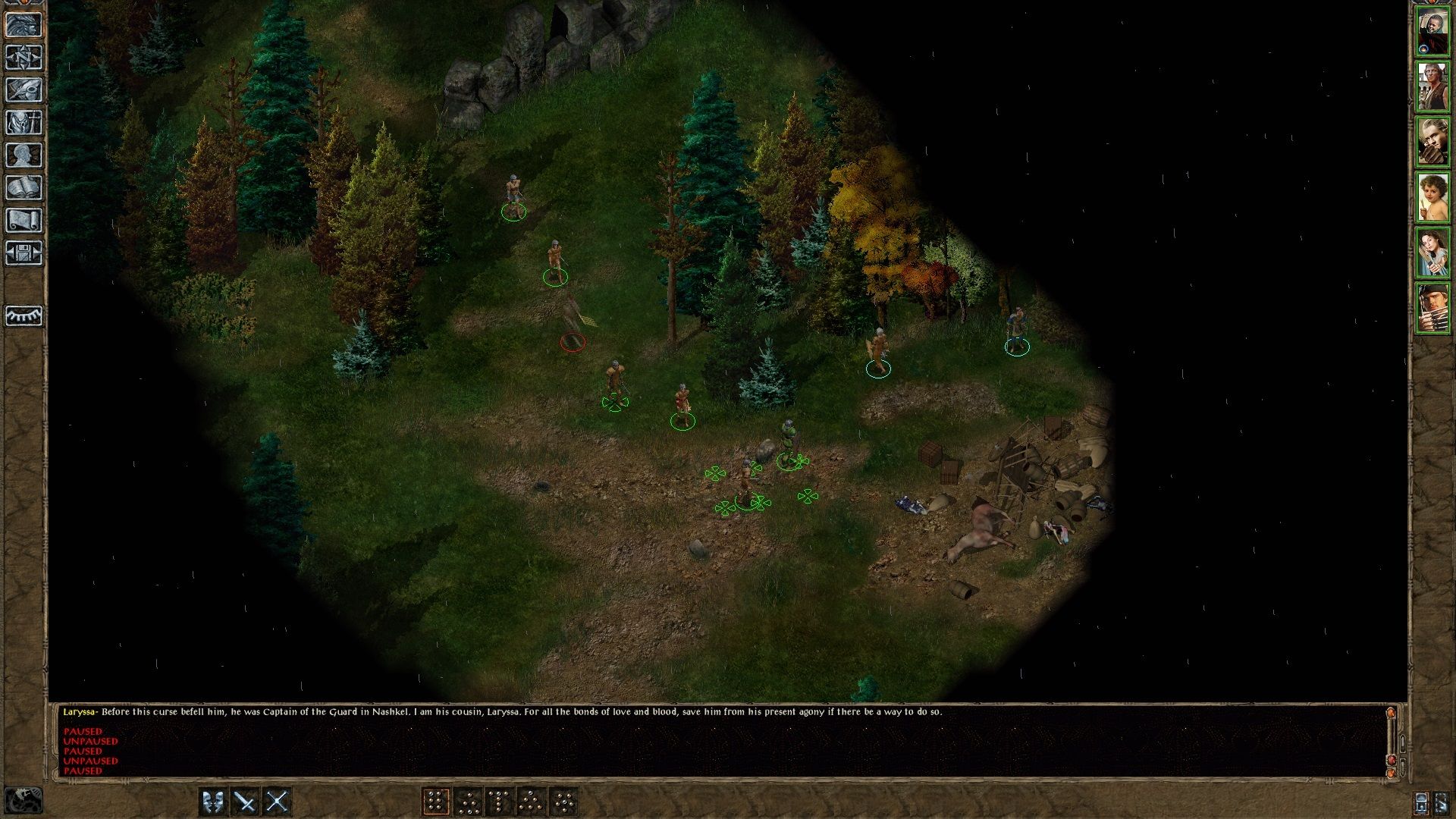Open the inventory screen icon
1456x819 pixels.
[x=24, y=123]
